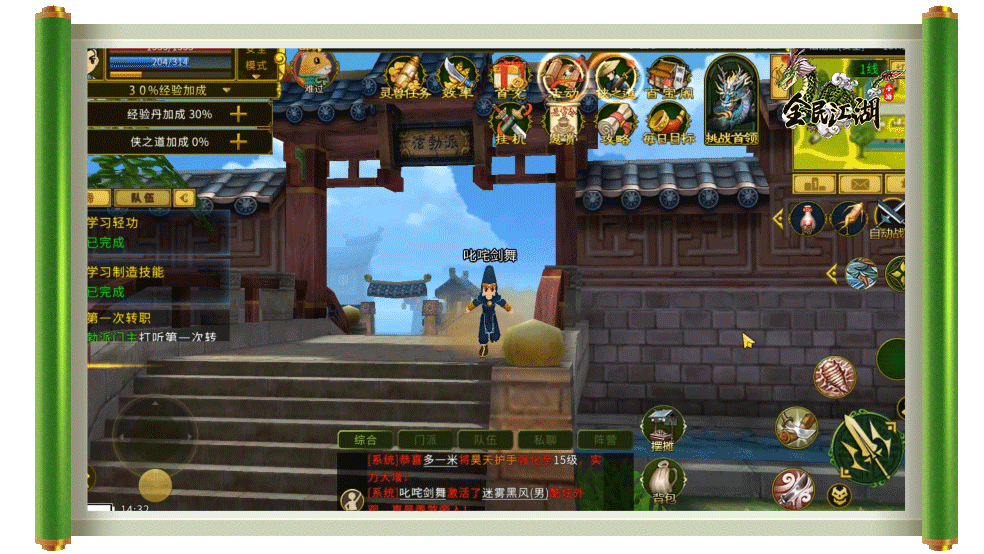Open the 侠之道 icon

(x=615, y=76)
